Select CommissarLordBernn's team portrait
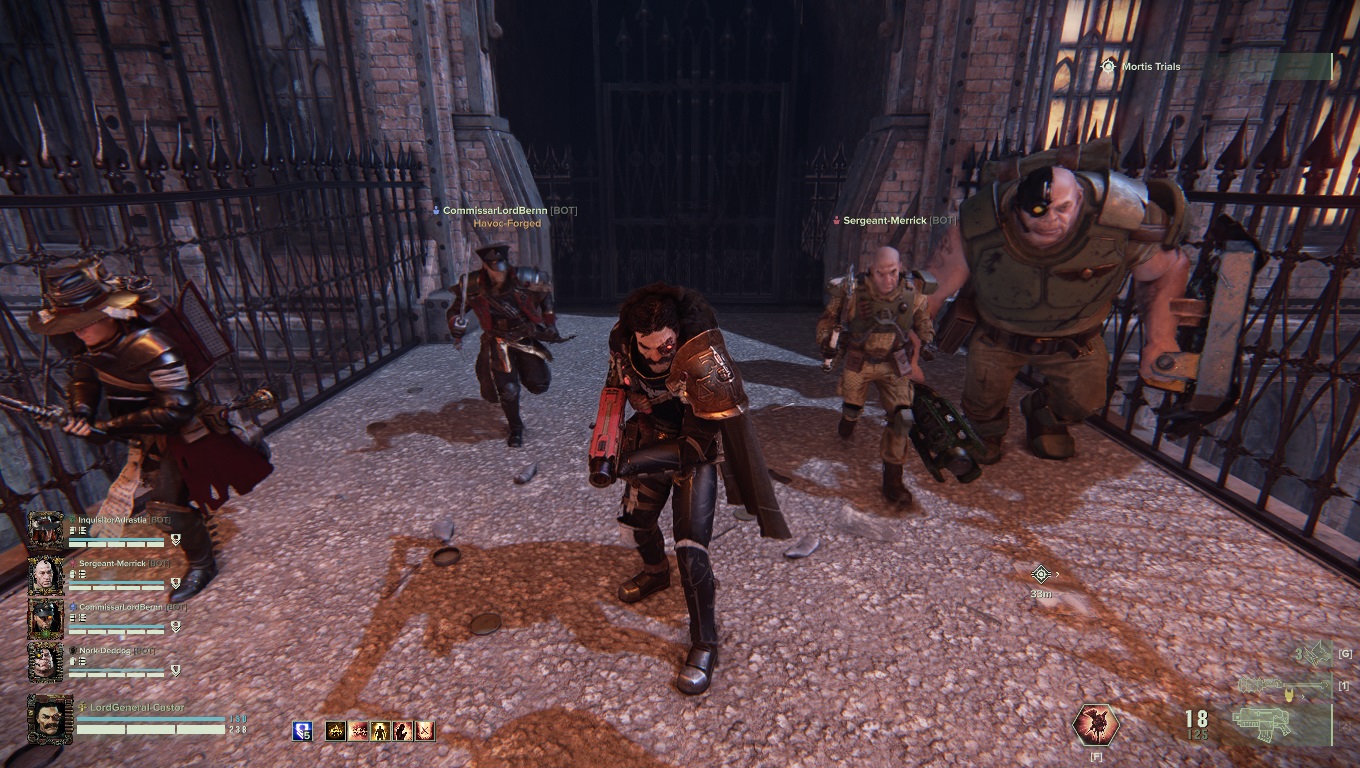The width and height of the screenshot is (1360, 768). click(x=45, y=618)
